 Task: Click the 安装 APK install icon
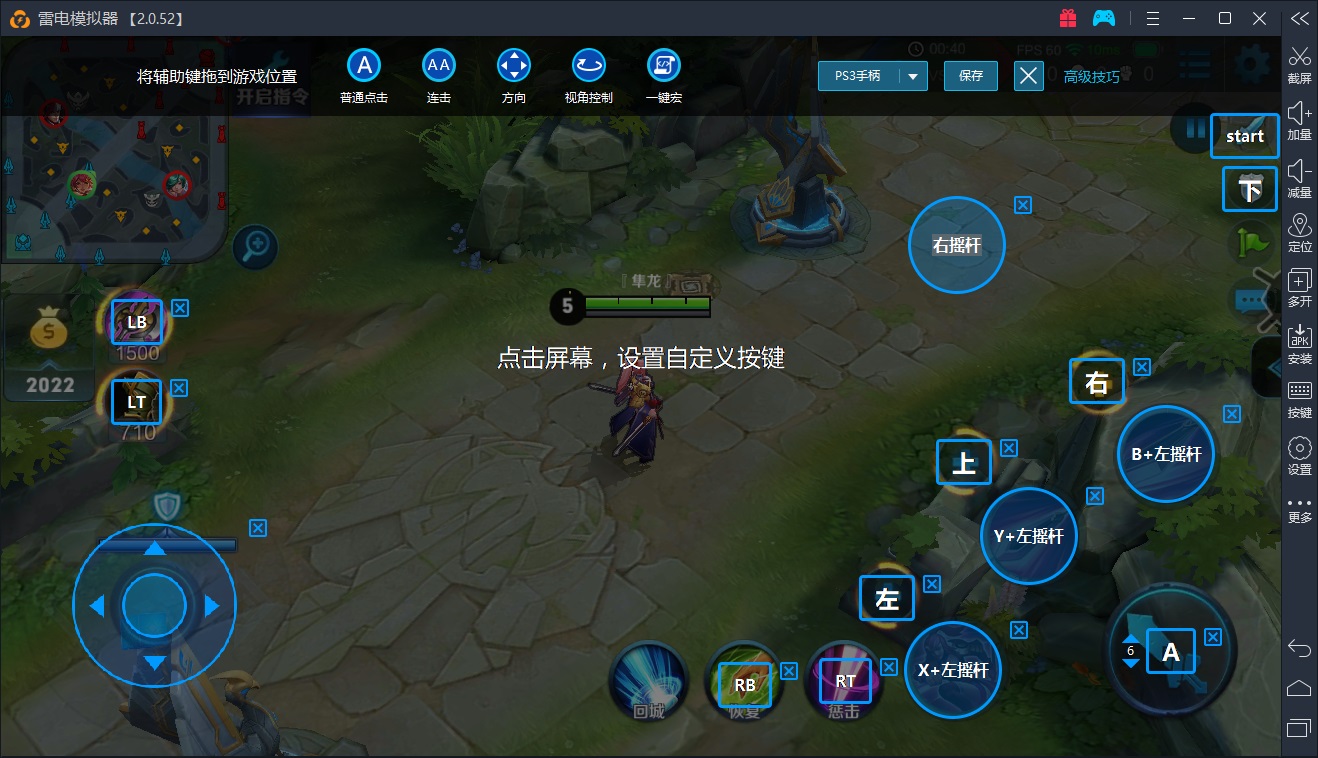pyautogui.click(x=1299, y=344)
